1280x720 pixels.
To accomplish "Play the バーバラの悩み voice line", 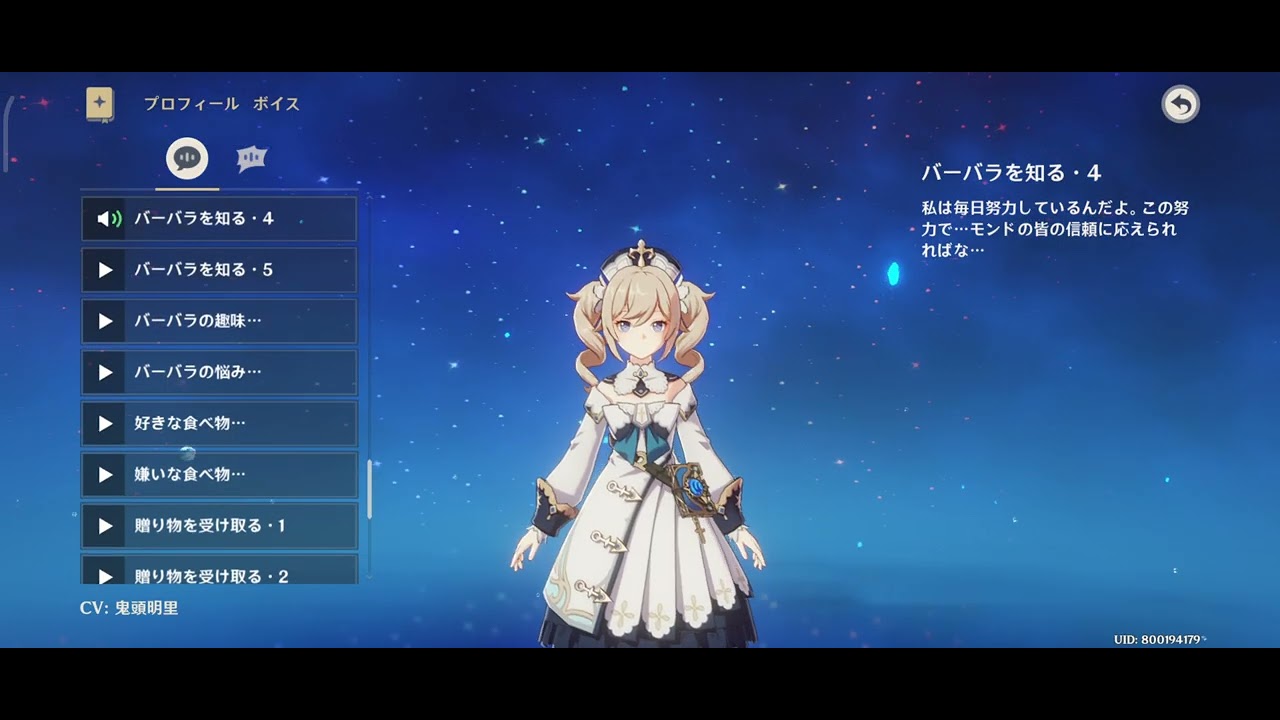I will click(x=218, y=372).
